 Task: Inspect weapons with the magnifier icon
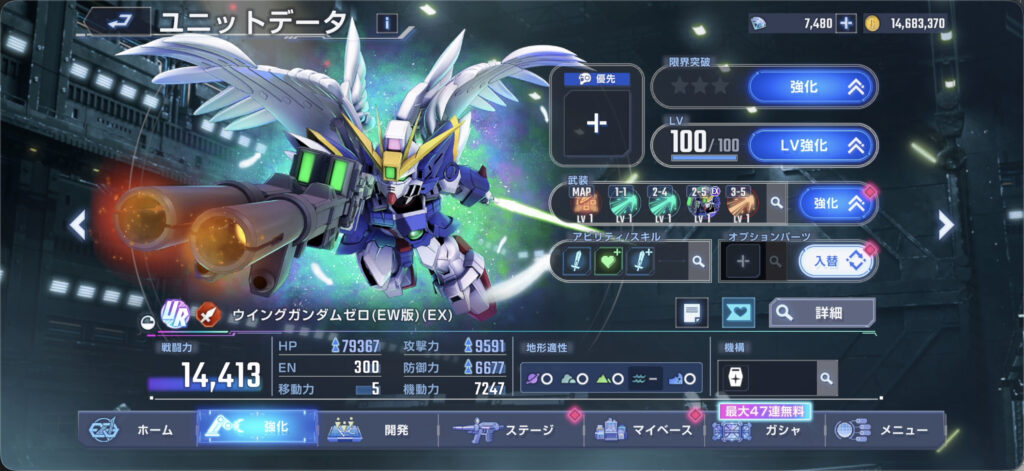click(775, 204)
